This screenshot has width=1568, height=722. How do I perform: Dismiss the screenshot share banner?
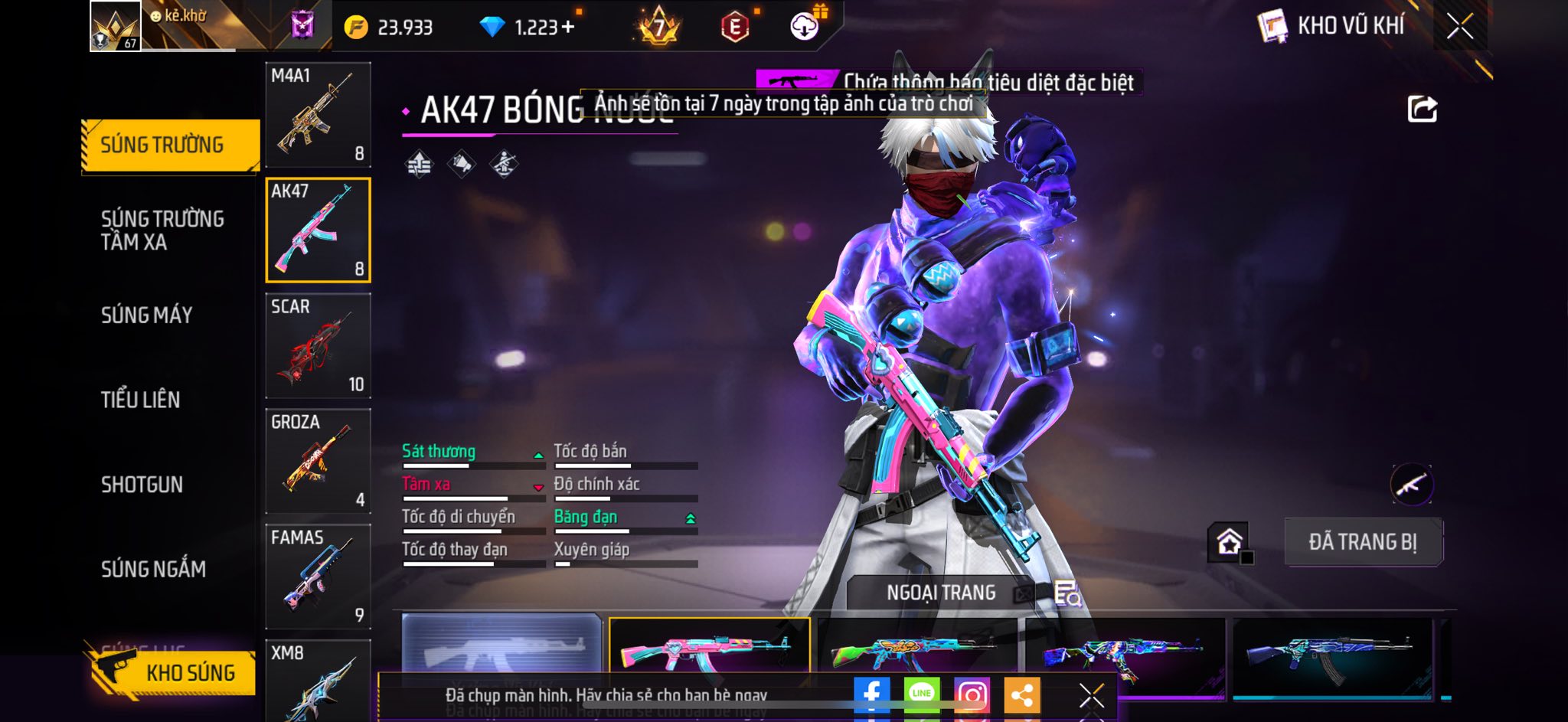tap(1091, 695)
